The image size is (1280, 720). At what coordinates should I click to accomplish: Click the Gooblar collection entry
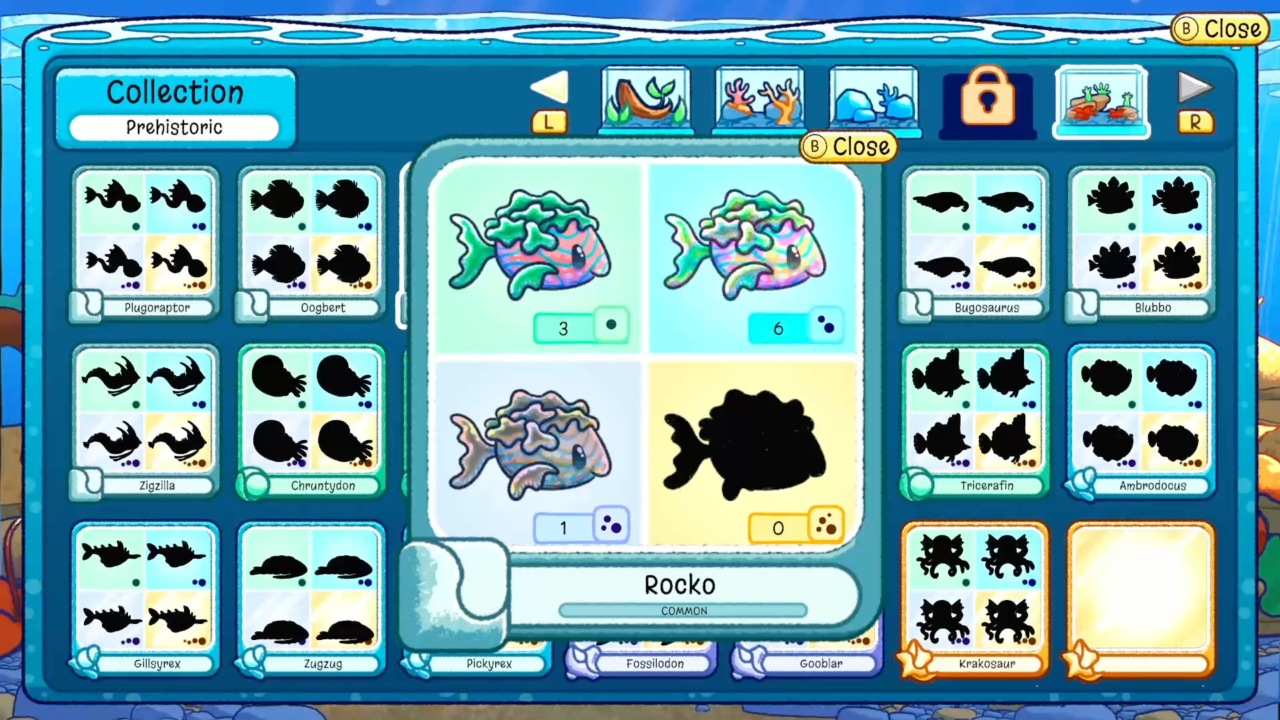[x=820, y=662]
